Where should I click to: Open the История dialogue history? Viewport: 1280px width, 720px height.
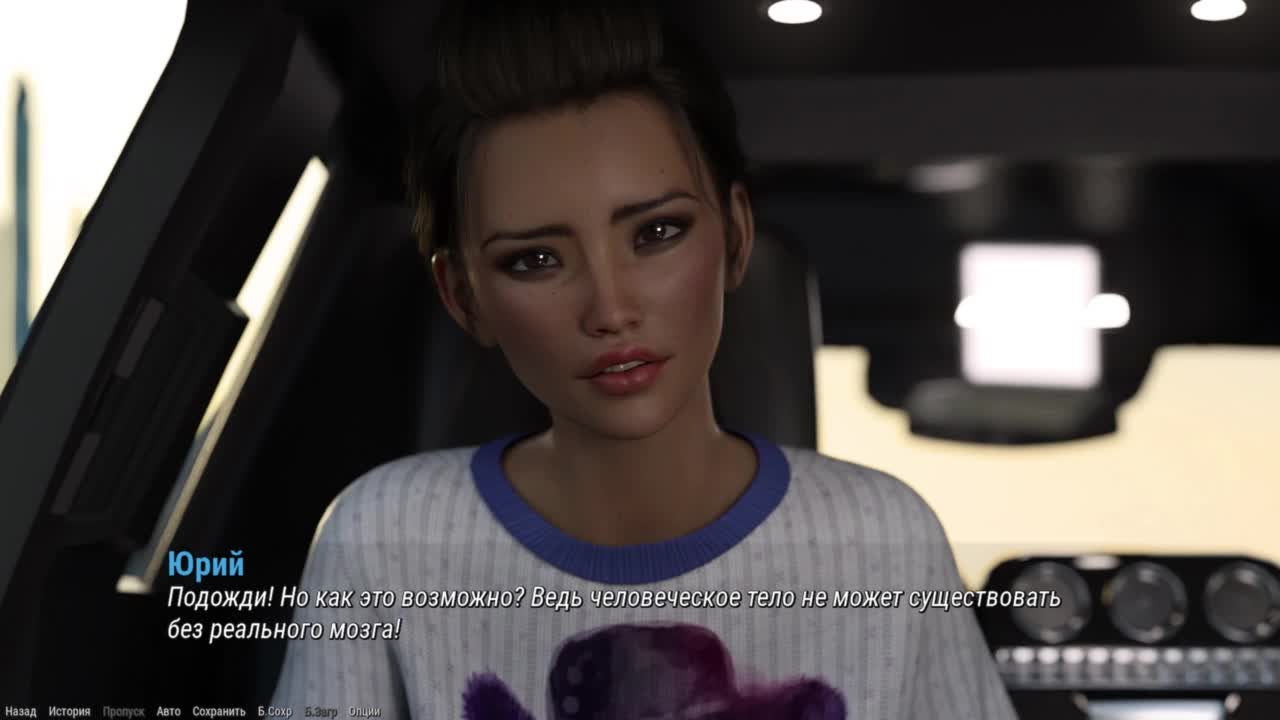point(69,712)
